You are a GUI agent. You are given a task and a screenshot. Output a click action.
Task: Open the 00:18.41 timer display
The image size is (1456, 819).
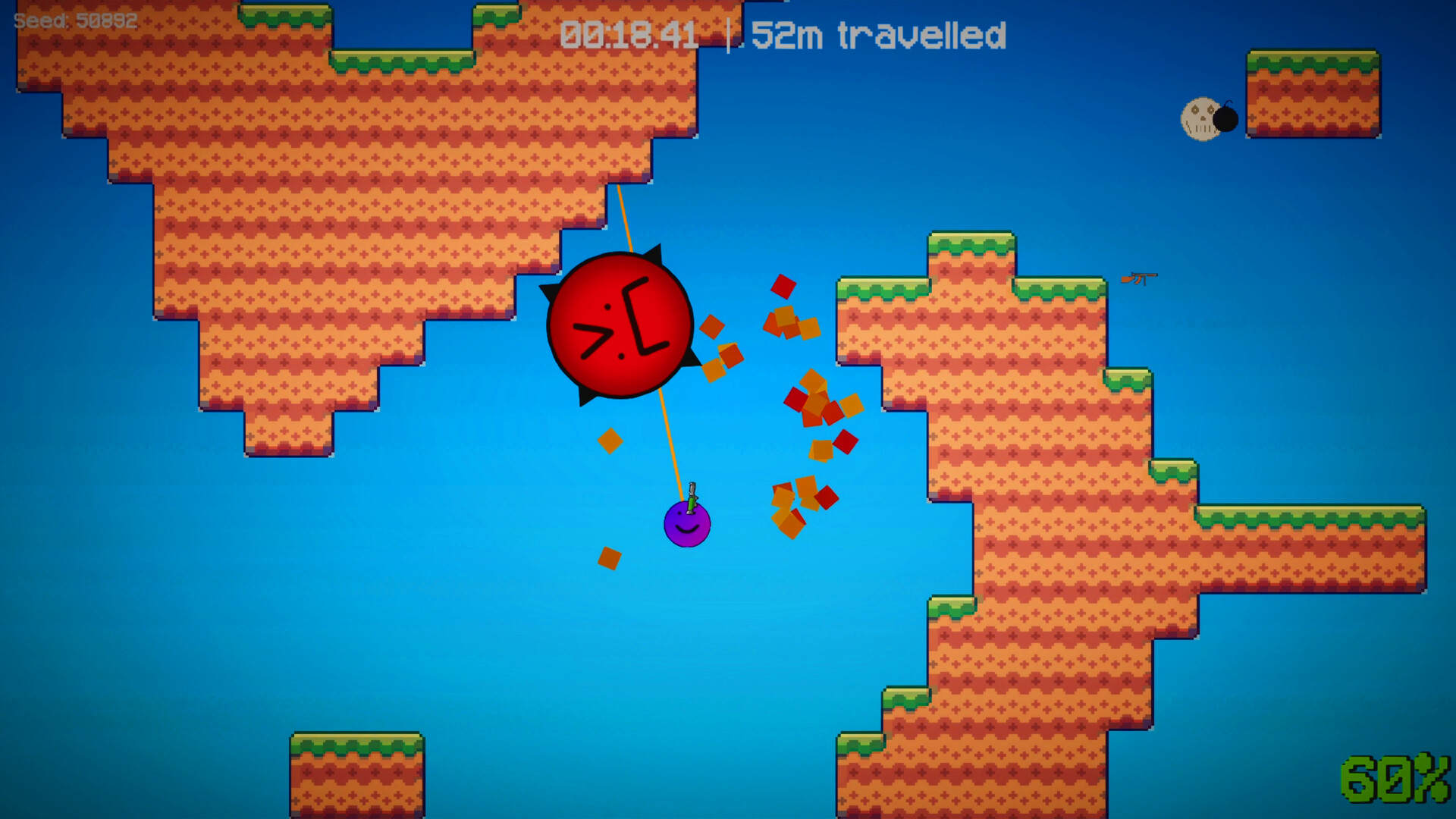[629, 34]
